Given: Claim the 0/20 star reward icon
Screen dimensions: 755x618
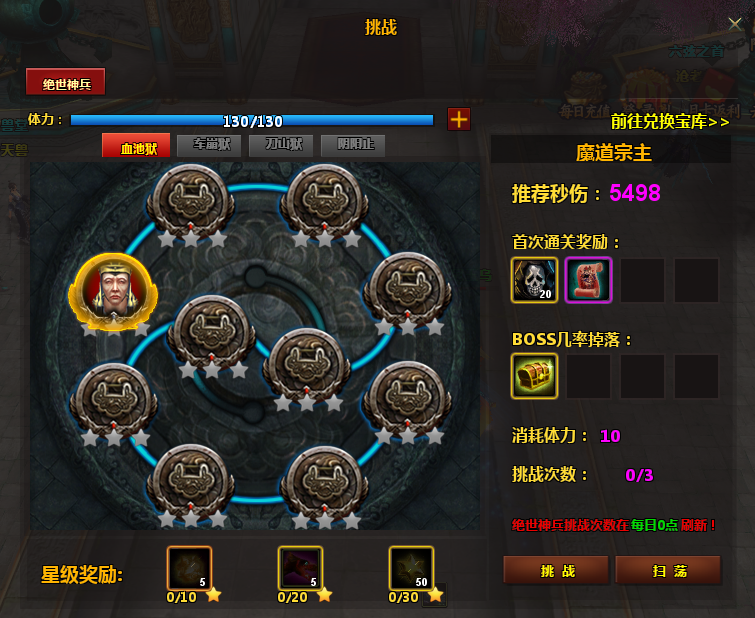Looking at the screenshot, I should [x=300, y=568].
